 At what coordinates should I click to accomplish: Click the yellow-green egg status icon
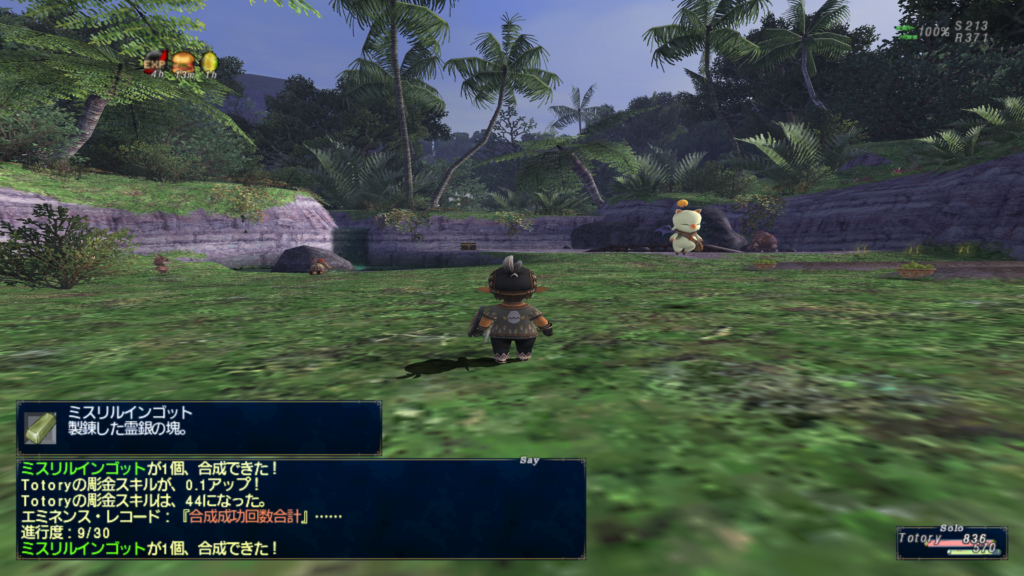coord(209,62)
